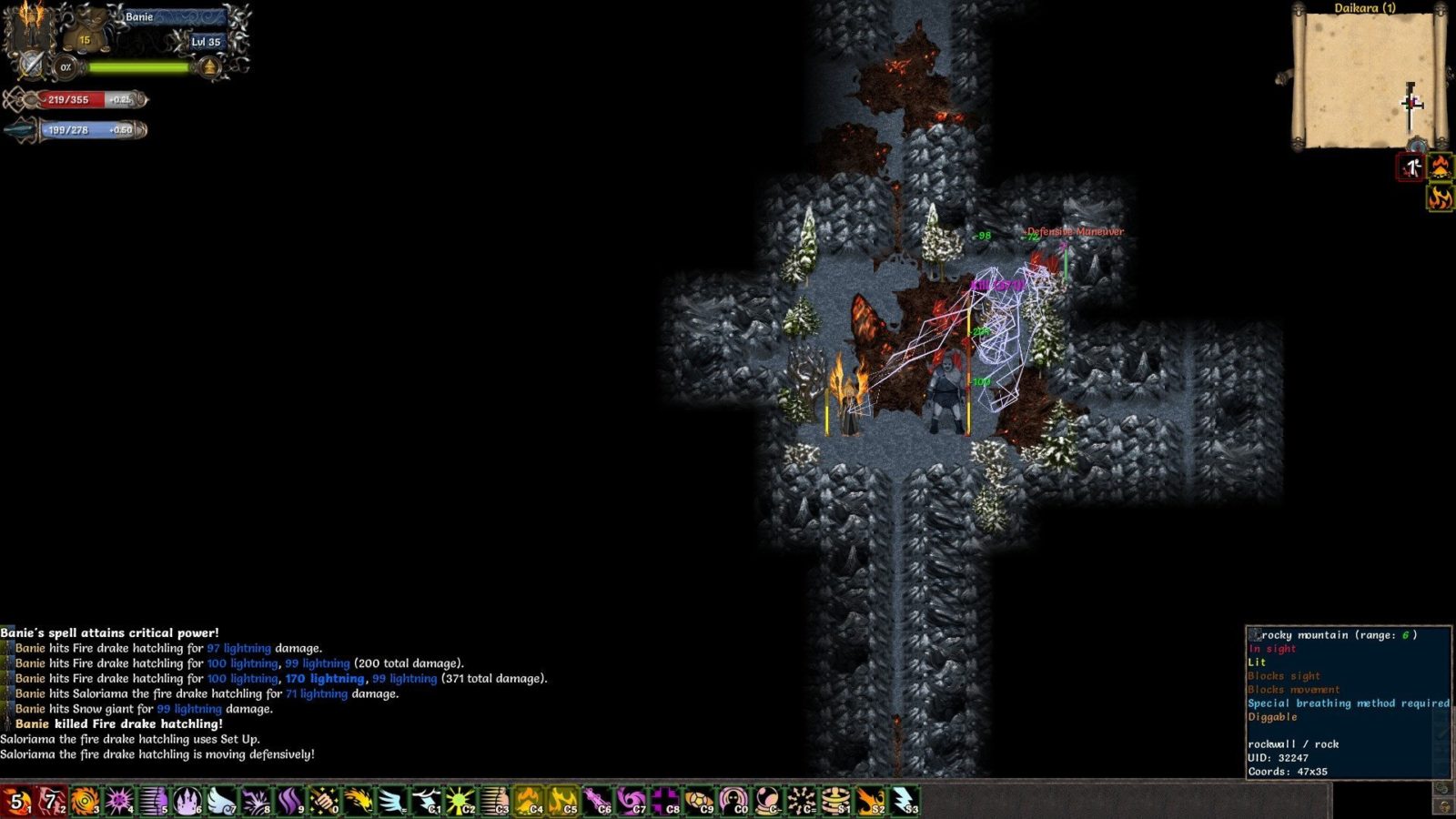Cast the yellow sunburst talent on green
Screen dimensions: 1456x819
coord(460,802)
